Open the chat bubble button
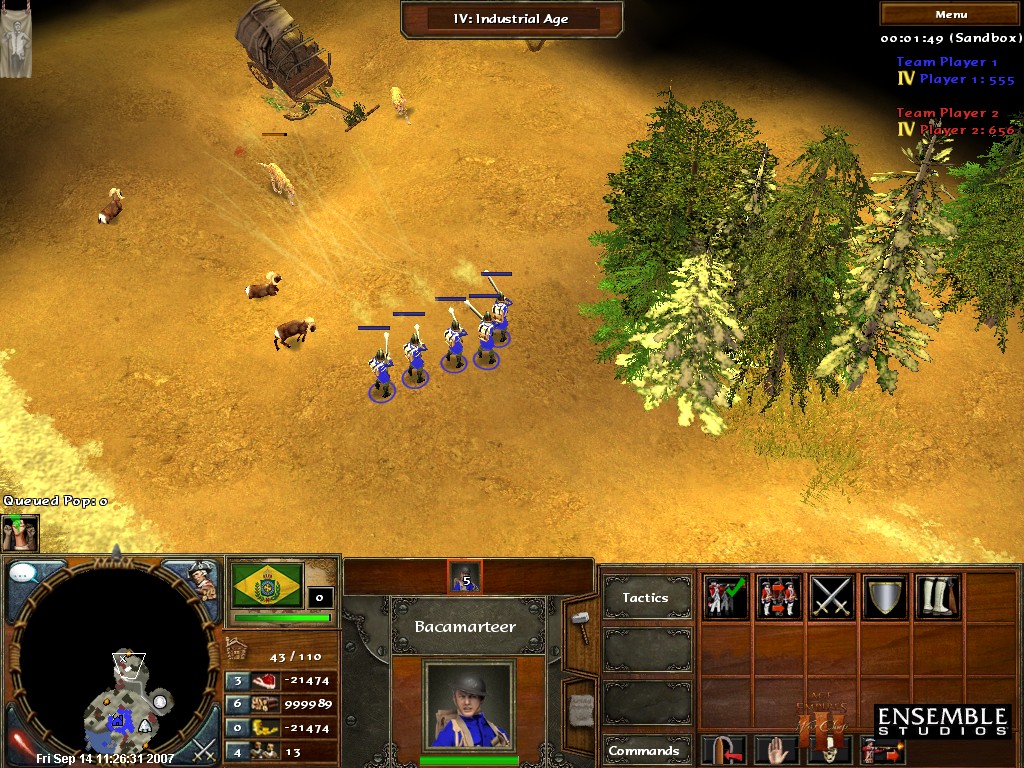Screen dimensions: 1024x768 click(24, 574)
